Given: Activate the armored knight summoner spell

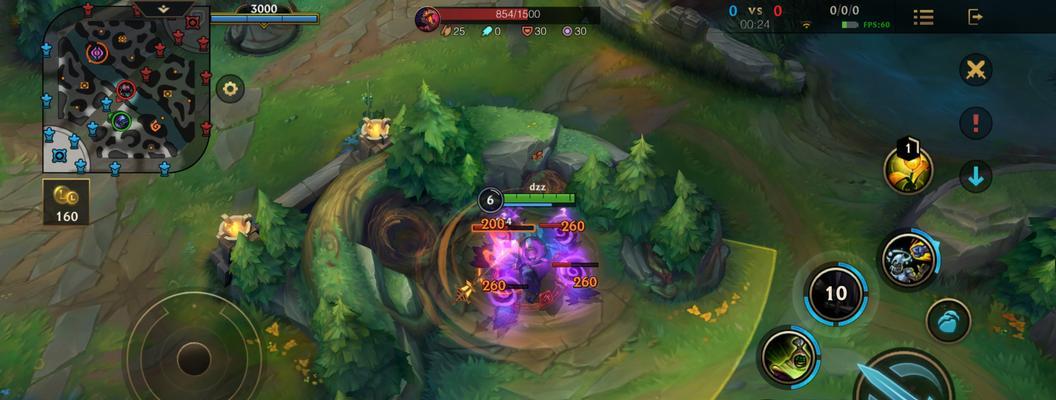Looking at the screenshot, I should point(908,258).
